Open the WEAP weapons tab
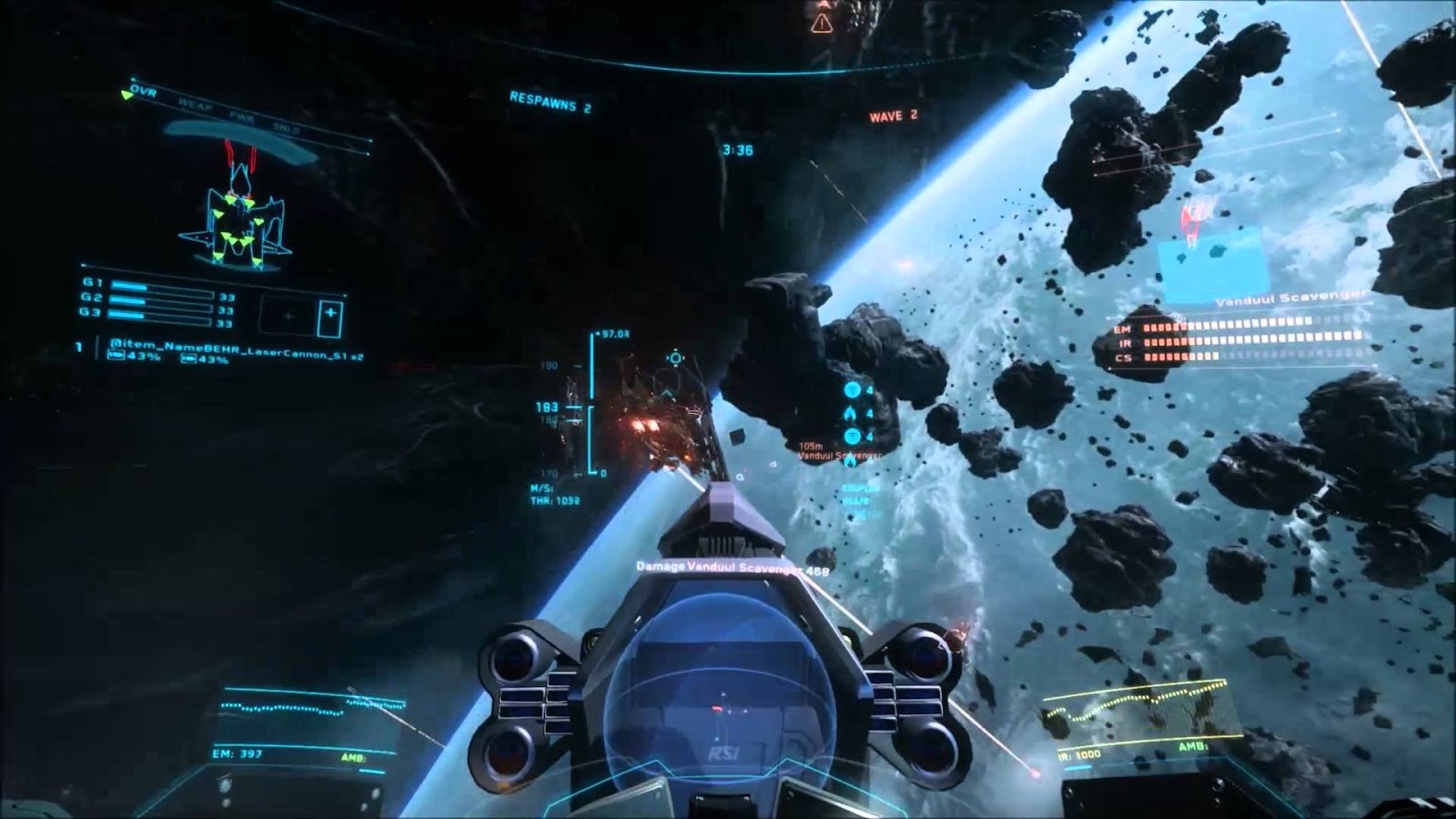Screen dimensions: 1456x819 coord(196,106)
